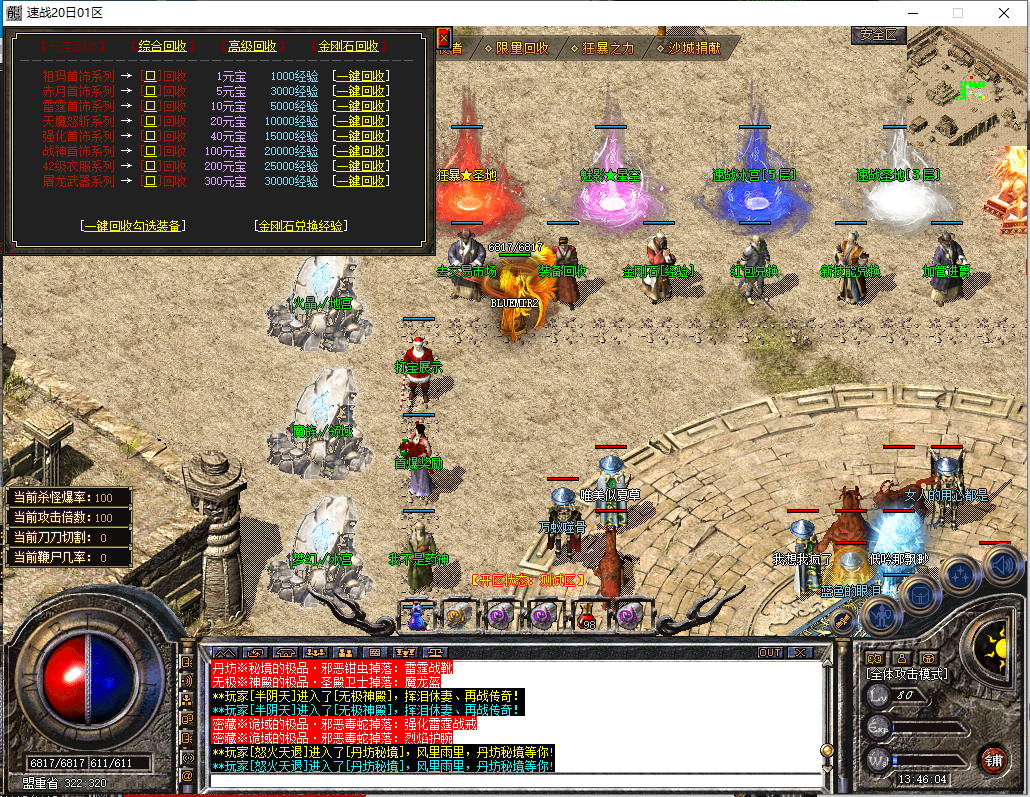Click 一键回收 for 赤月首饰系列
The width and height of the screenshot is (1030, 797).
pos(361,91)
